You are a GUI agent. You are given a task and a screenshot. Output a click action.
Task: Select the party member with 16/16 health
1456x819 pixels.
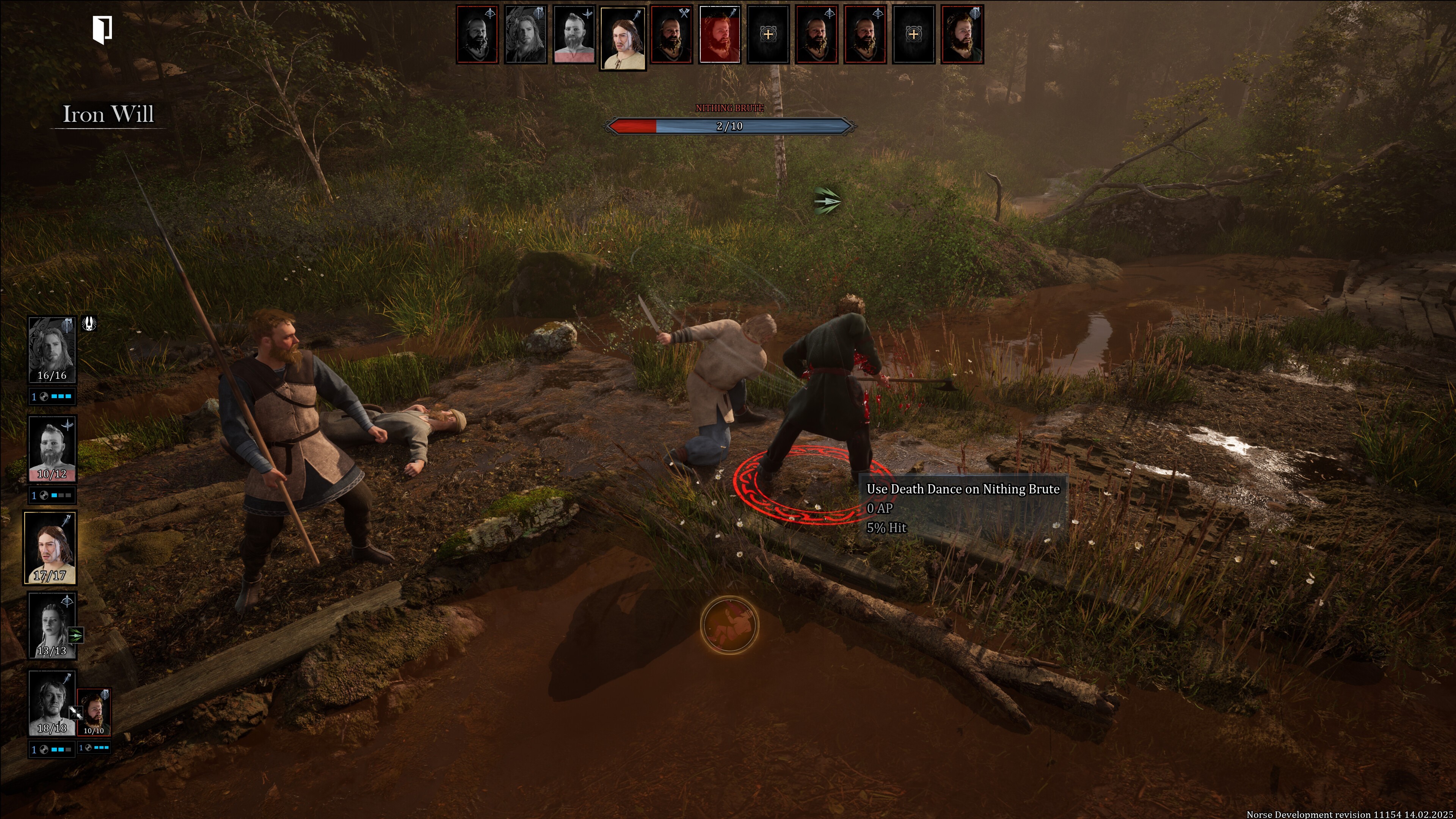click(x=52, y=349)
